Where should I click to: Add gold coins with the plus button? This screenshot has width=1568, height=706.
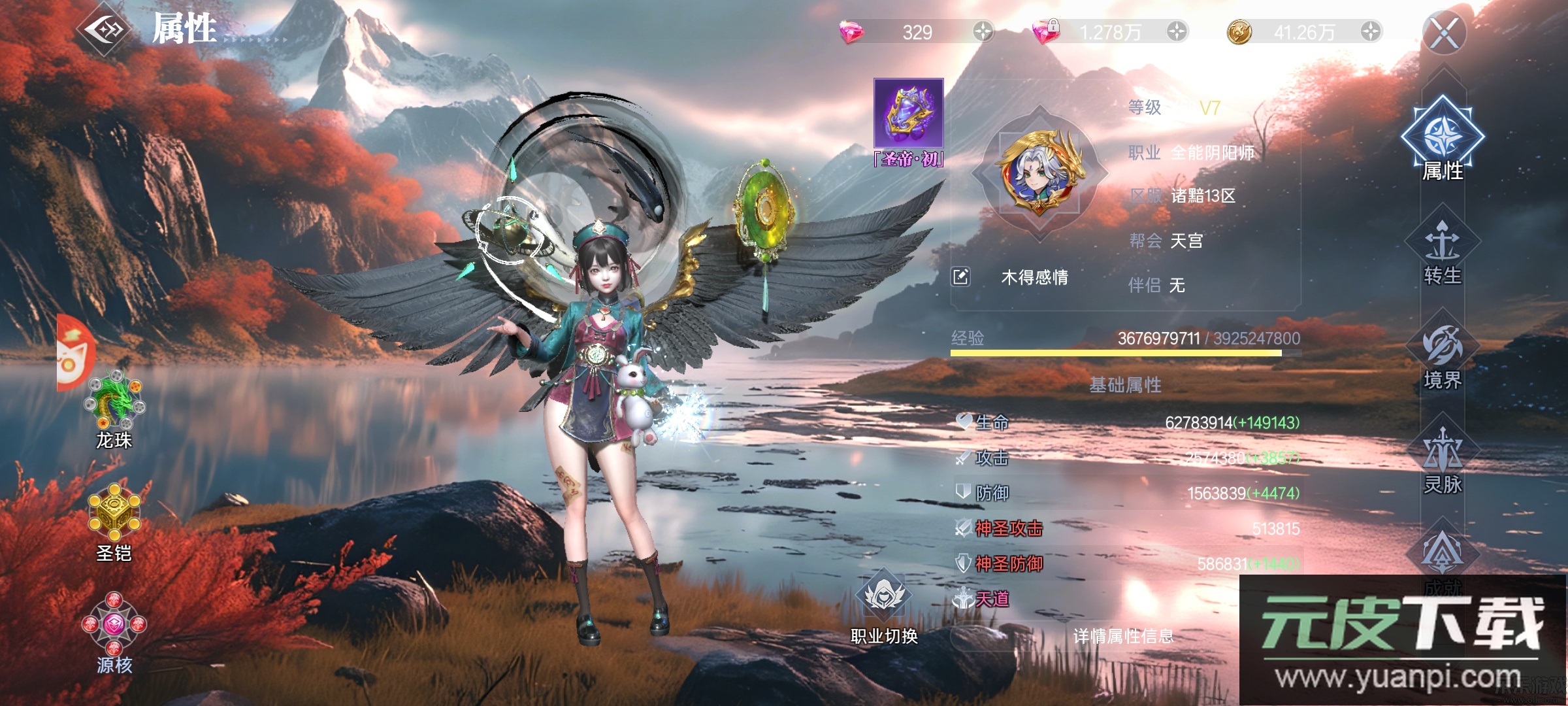pyautogui.click(x=1370, y=31)
